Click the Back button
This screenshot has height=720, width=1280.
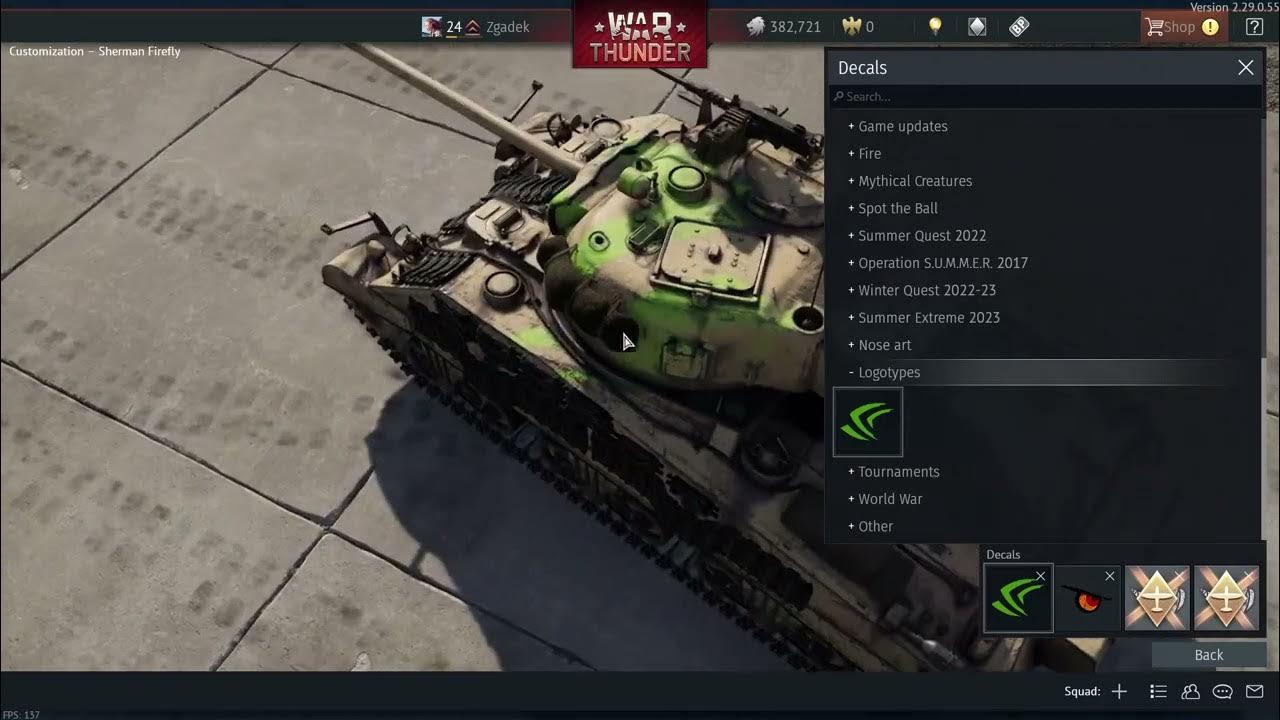pyautogui.click(x=1208, y=654)
